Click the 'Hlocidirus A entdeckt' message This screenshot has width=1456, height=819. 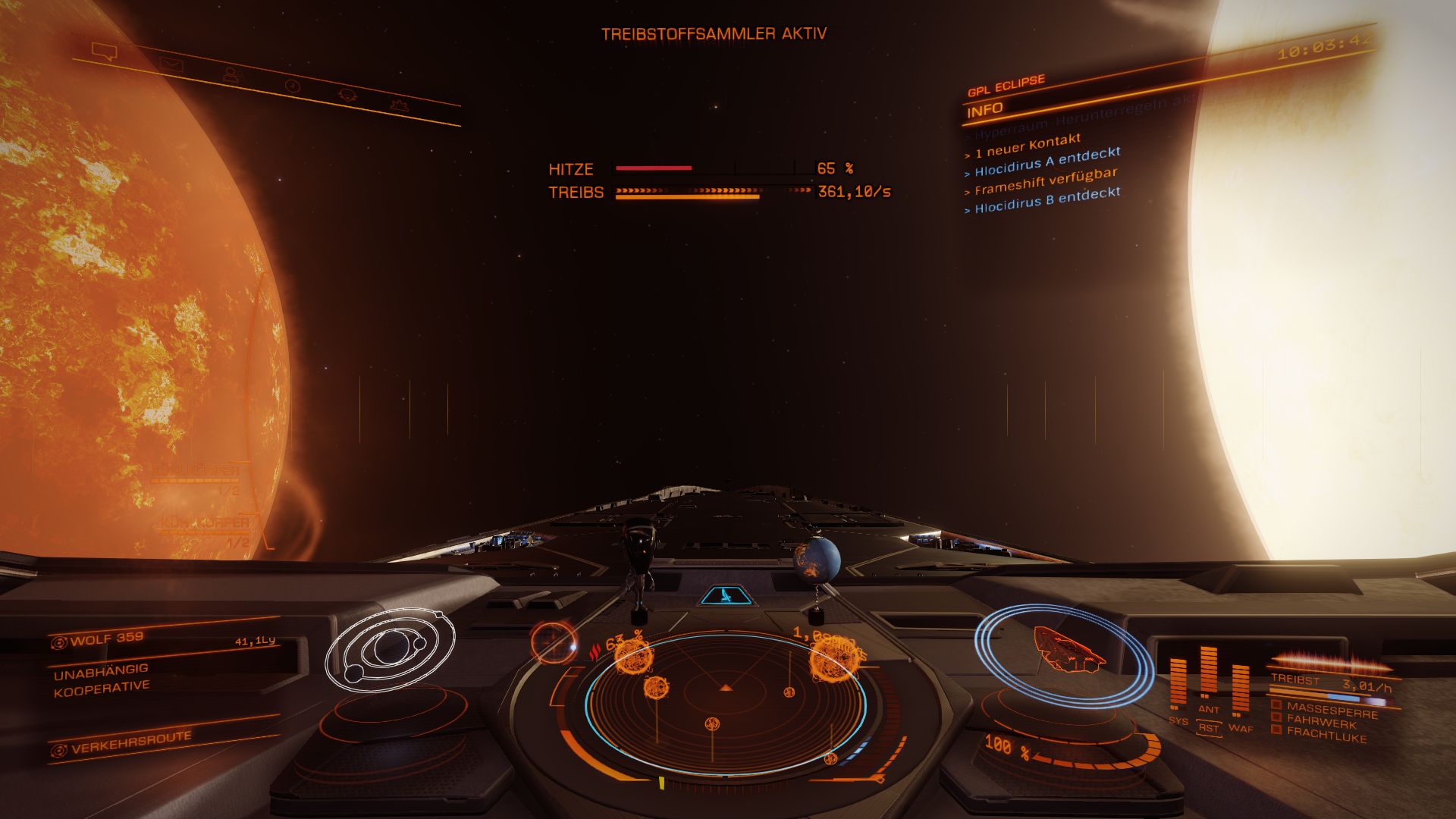[x=1046, y=162]
